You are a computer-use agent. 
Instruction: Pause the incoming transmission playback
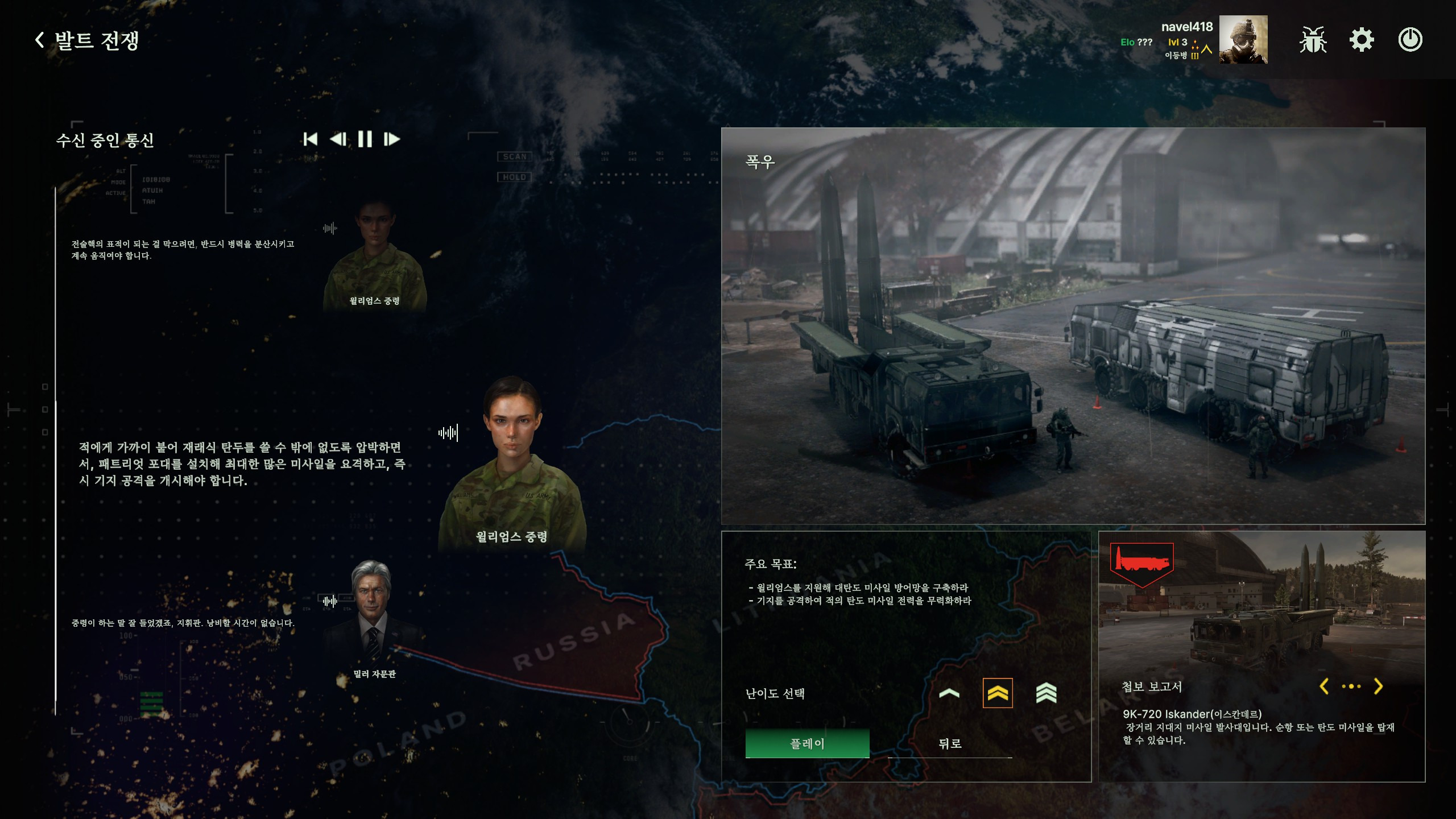tap(365, 139)
